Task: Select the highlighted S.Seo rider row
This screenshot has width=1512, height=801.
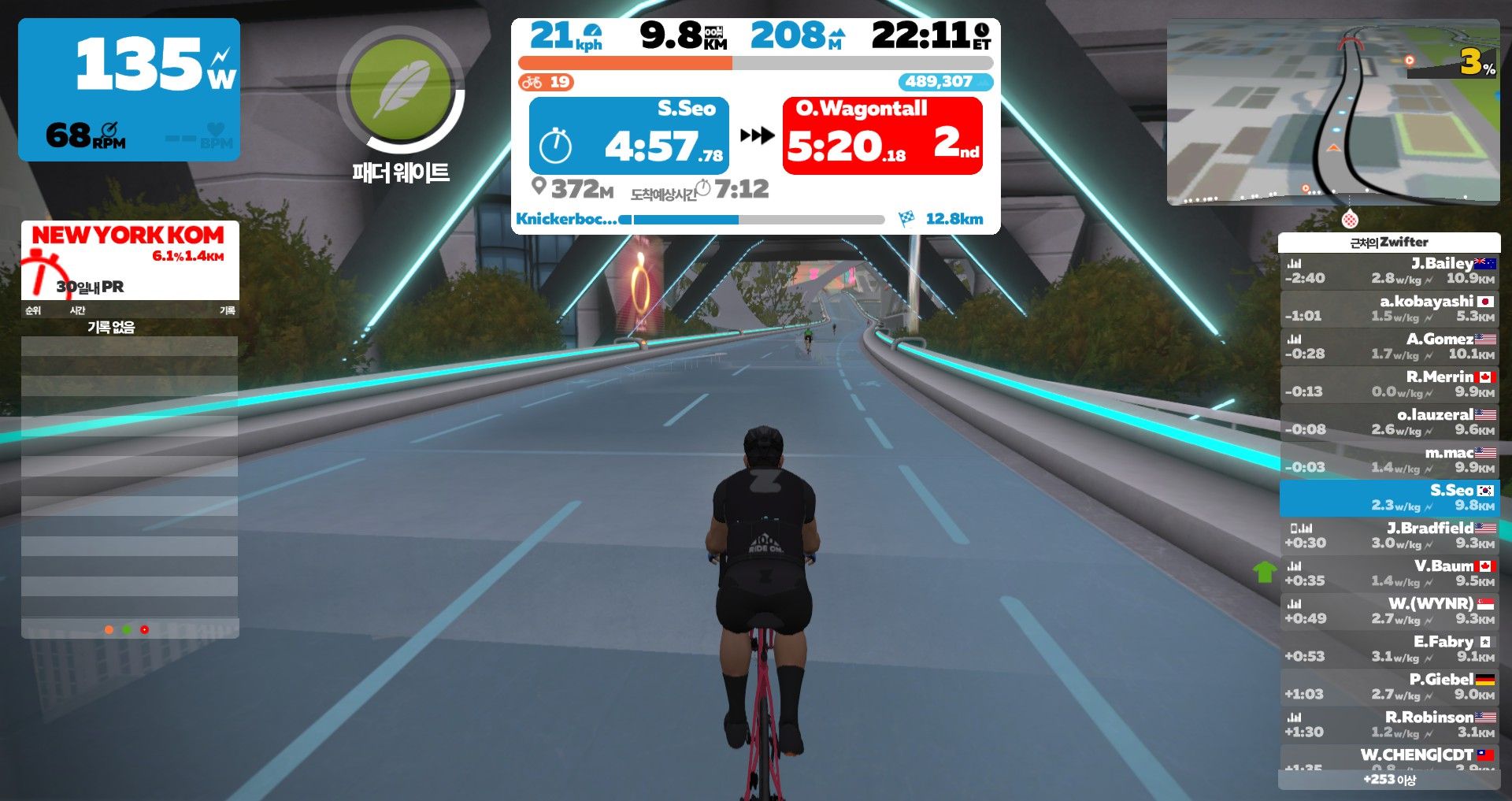Action: coord(1389,497)
